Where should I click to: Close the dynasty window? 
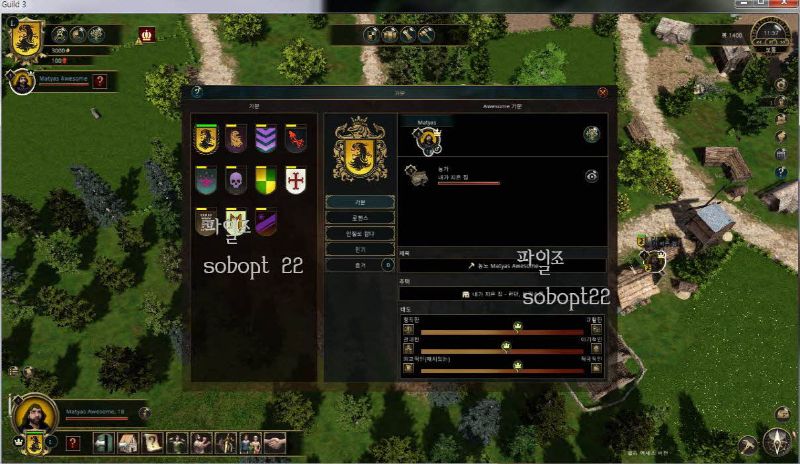pos(602,92)
